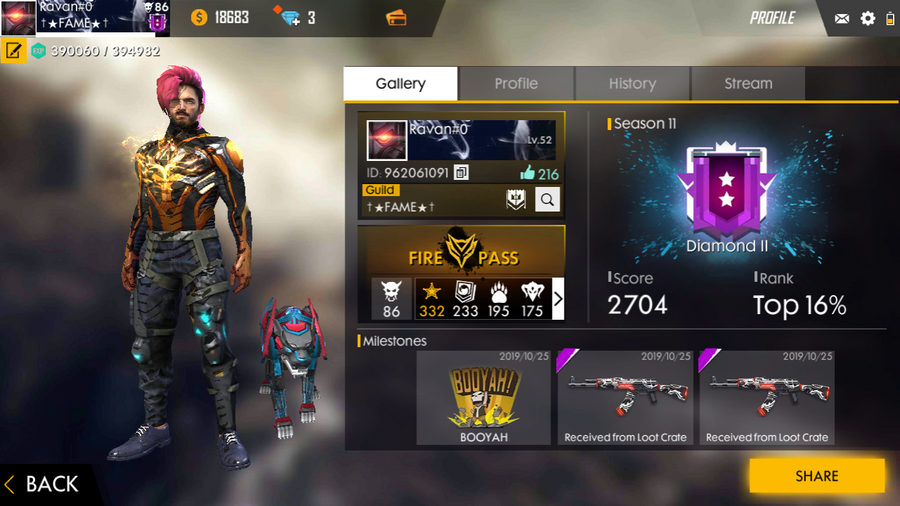Click the player avatar in the top bar
The height and width of the screenshot is (506, 900).
[x=18, y=18]
